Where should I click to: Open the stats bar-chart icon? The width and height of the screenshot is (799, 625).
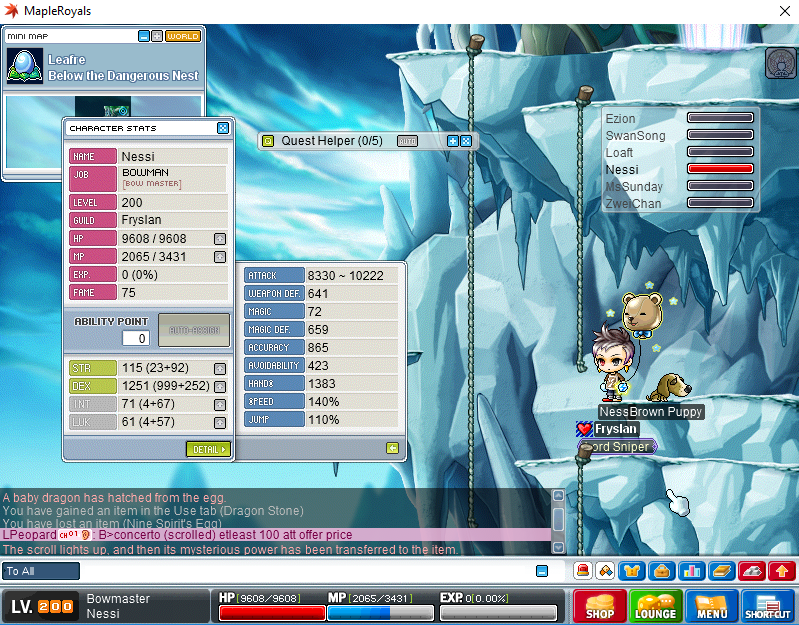(x=689, y=571)
